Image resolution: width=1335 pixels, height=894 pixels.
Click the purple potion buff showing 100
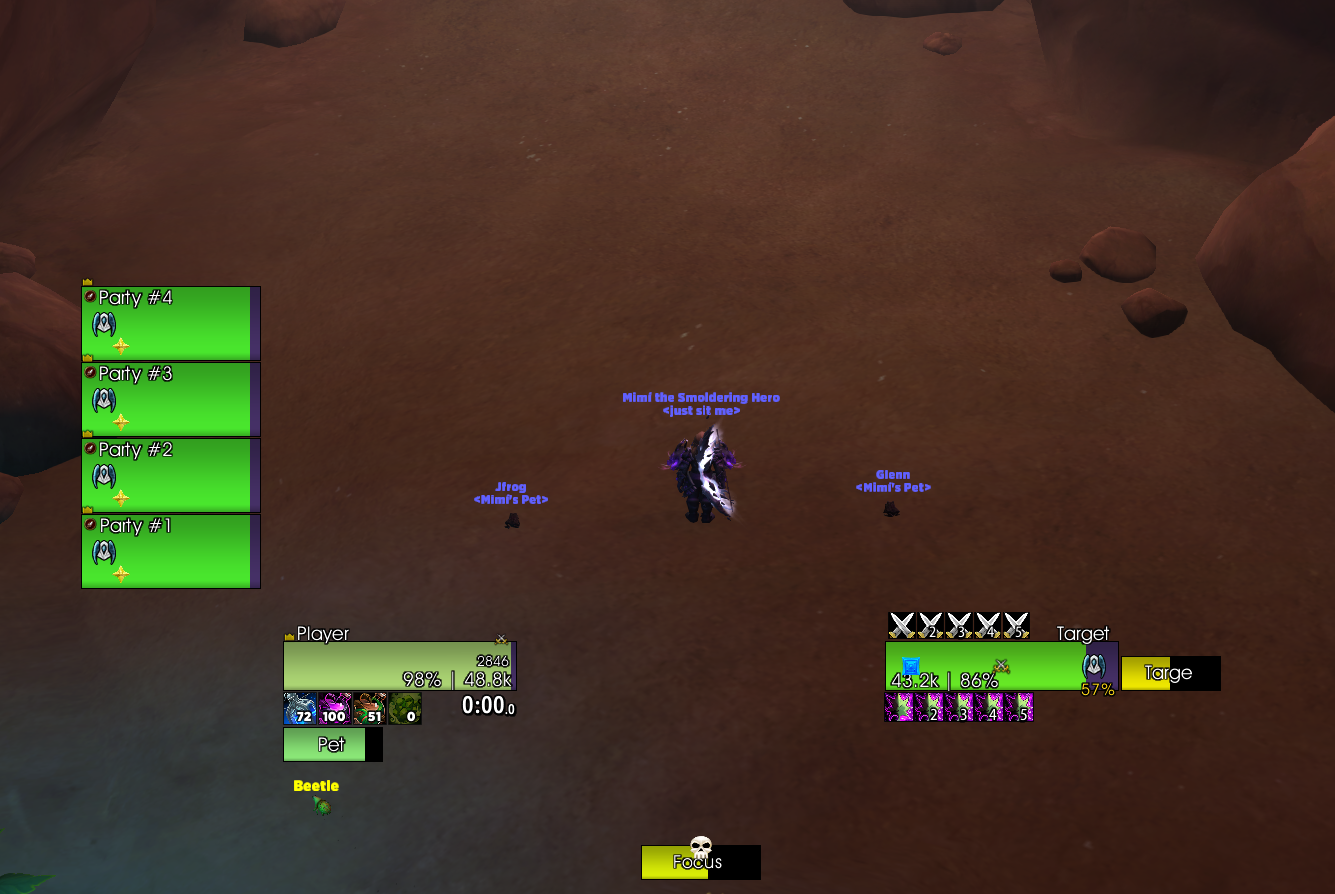[335, 709]
